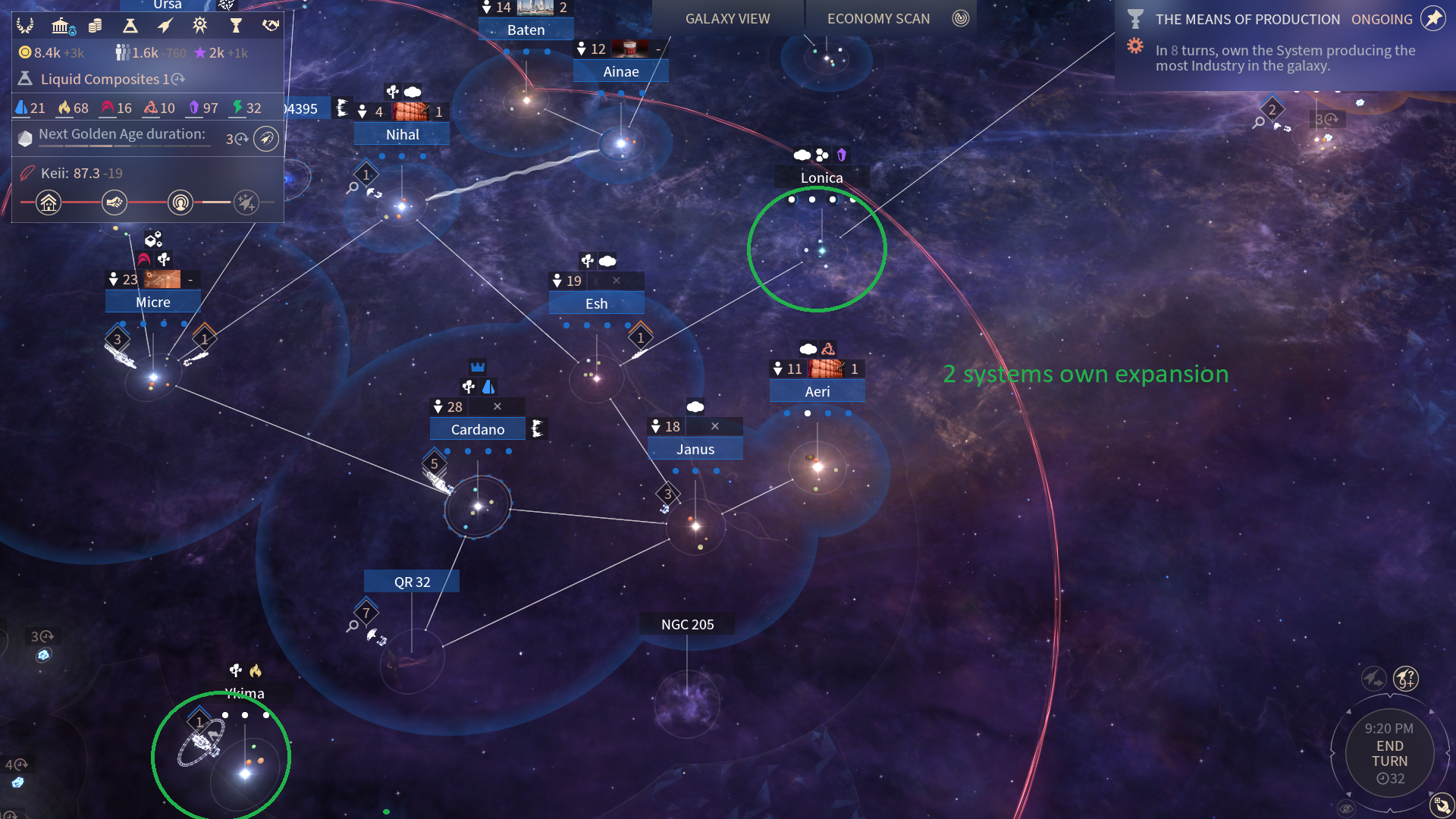
Task: Select the Micre system label
Action: point(152,302)
